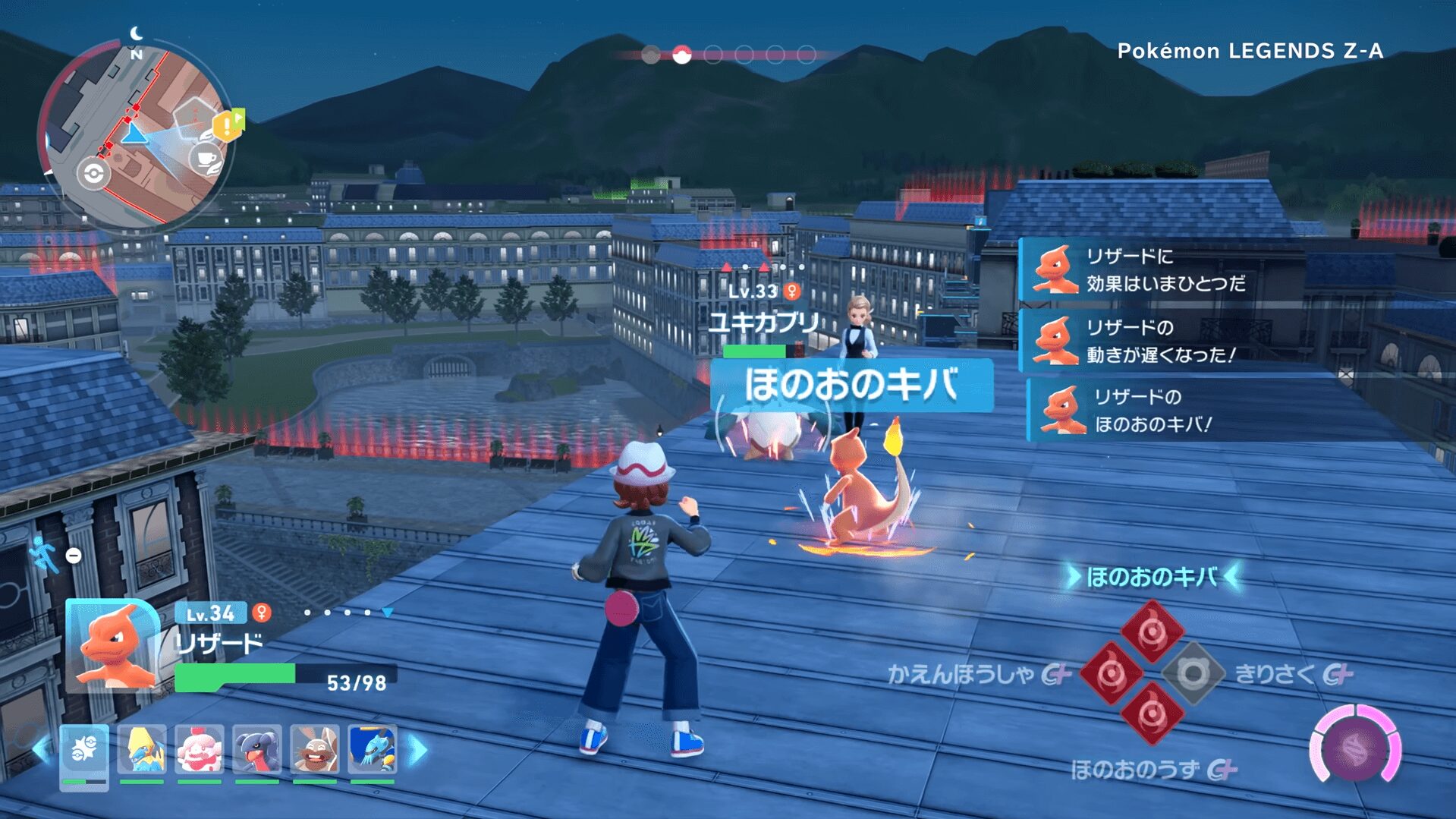Screen dimensions: 1456x819
Task: Use the gray normal move きりさく
Action: coord(1193,673)
